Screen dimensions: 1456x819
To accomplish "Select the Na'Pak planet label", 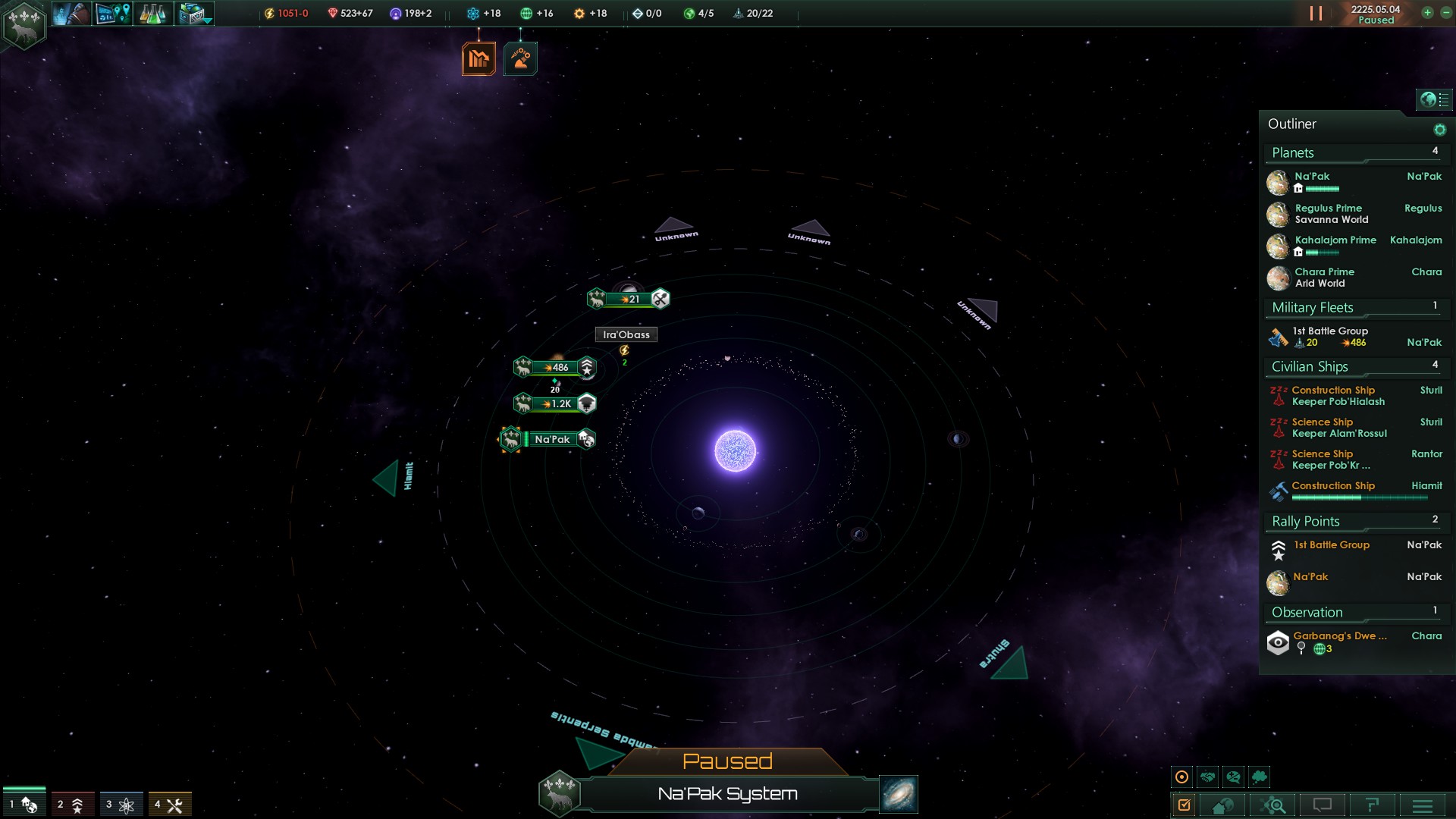I will click(x=552, y=439).
